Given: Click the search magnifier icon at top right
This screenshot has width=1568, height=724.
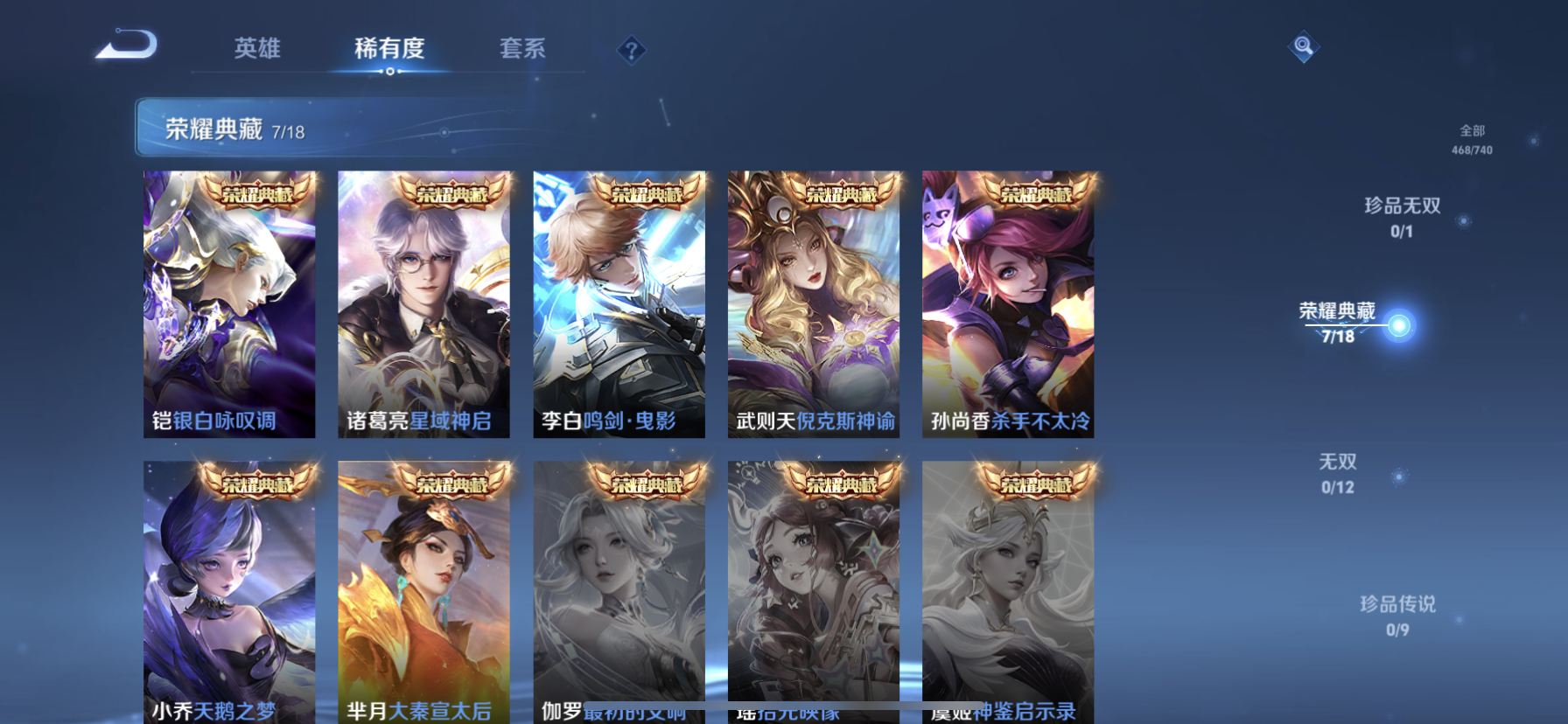Looking at the screenshot, I should coord(1303,45).
